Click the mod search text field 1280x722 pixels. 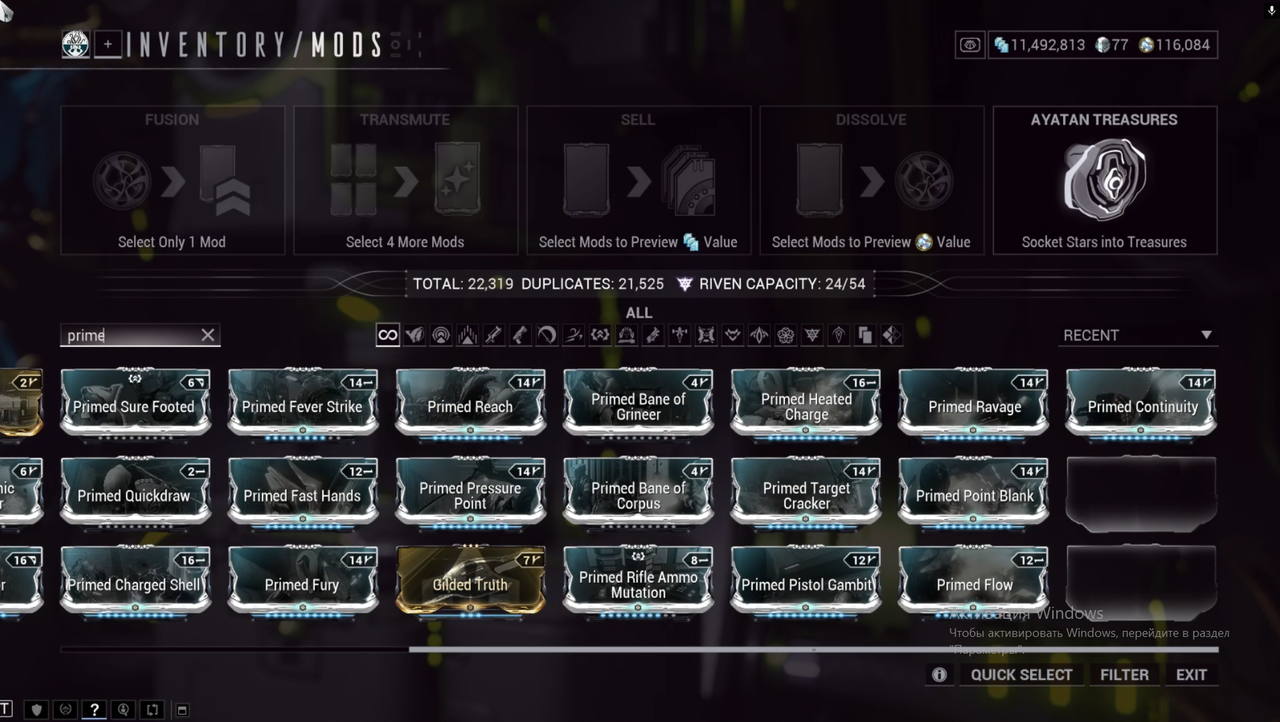coord(128,336)
